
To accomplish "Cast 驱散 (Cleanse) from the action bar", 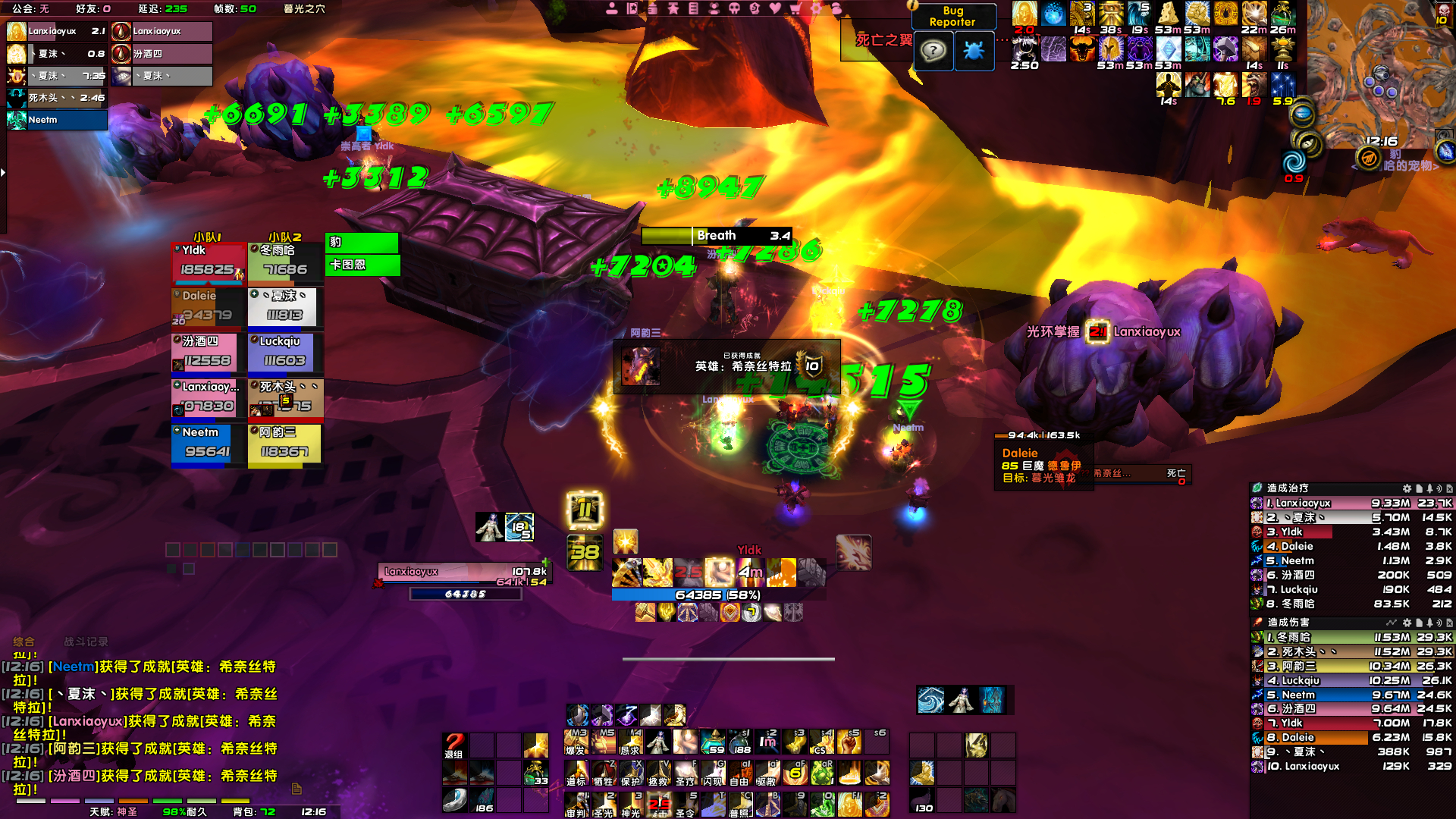I will point(767,773).
